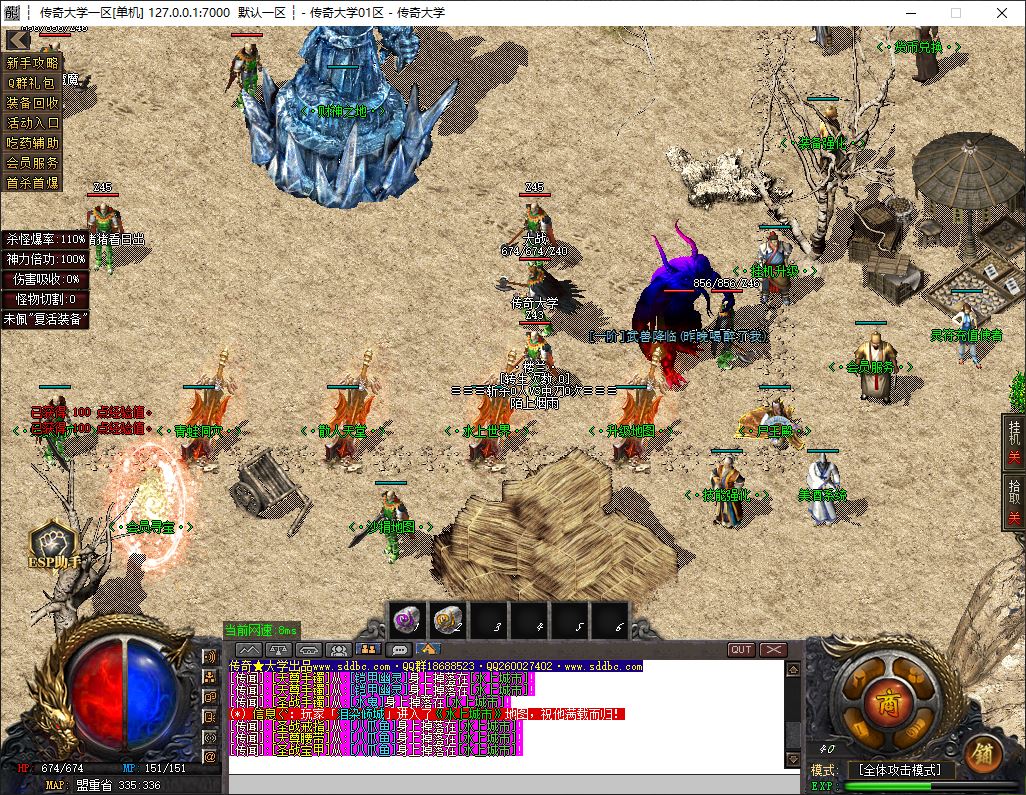Image resolution: width=1026 pixels, height=795 pixels.
Task: Collapse the side menu with the back arrow
Action: (x=18, y=40)
